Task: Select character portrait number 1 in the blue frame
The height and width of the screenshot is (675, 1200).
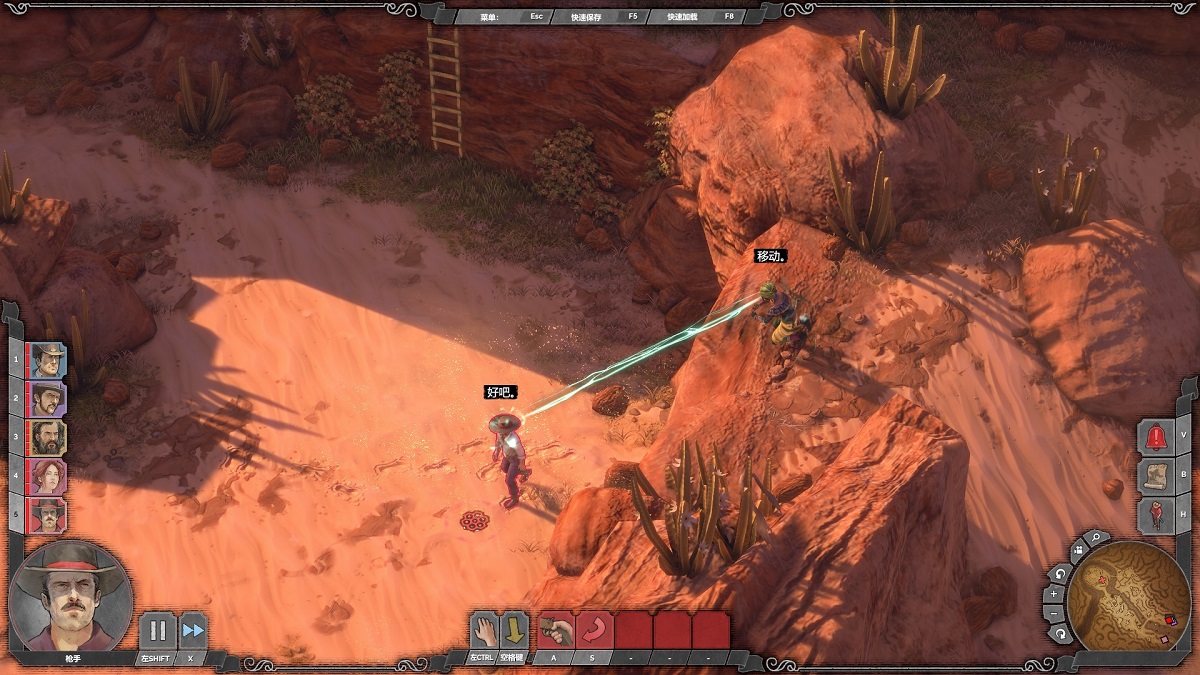Action: click(x=48, y=360)
